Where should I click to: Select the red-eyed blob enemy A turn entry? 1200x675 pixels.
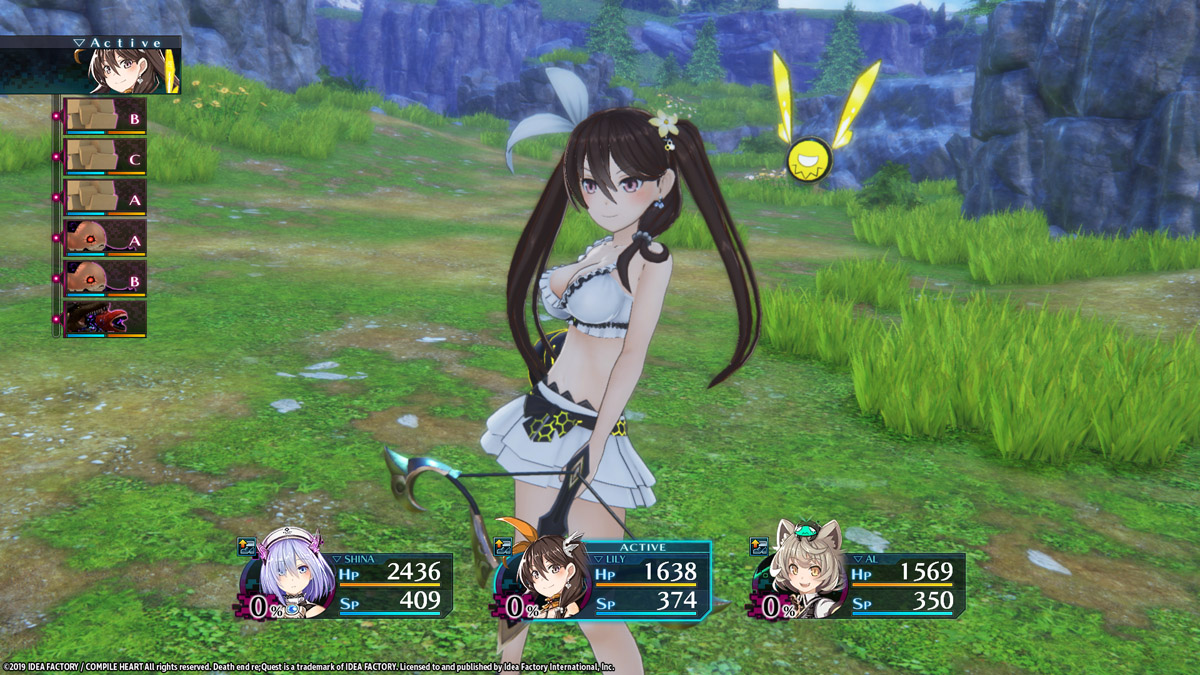(105, 238)
